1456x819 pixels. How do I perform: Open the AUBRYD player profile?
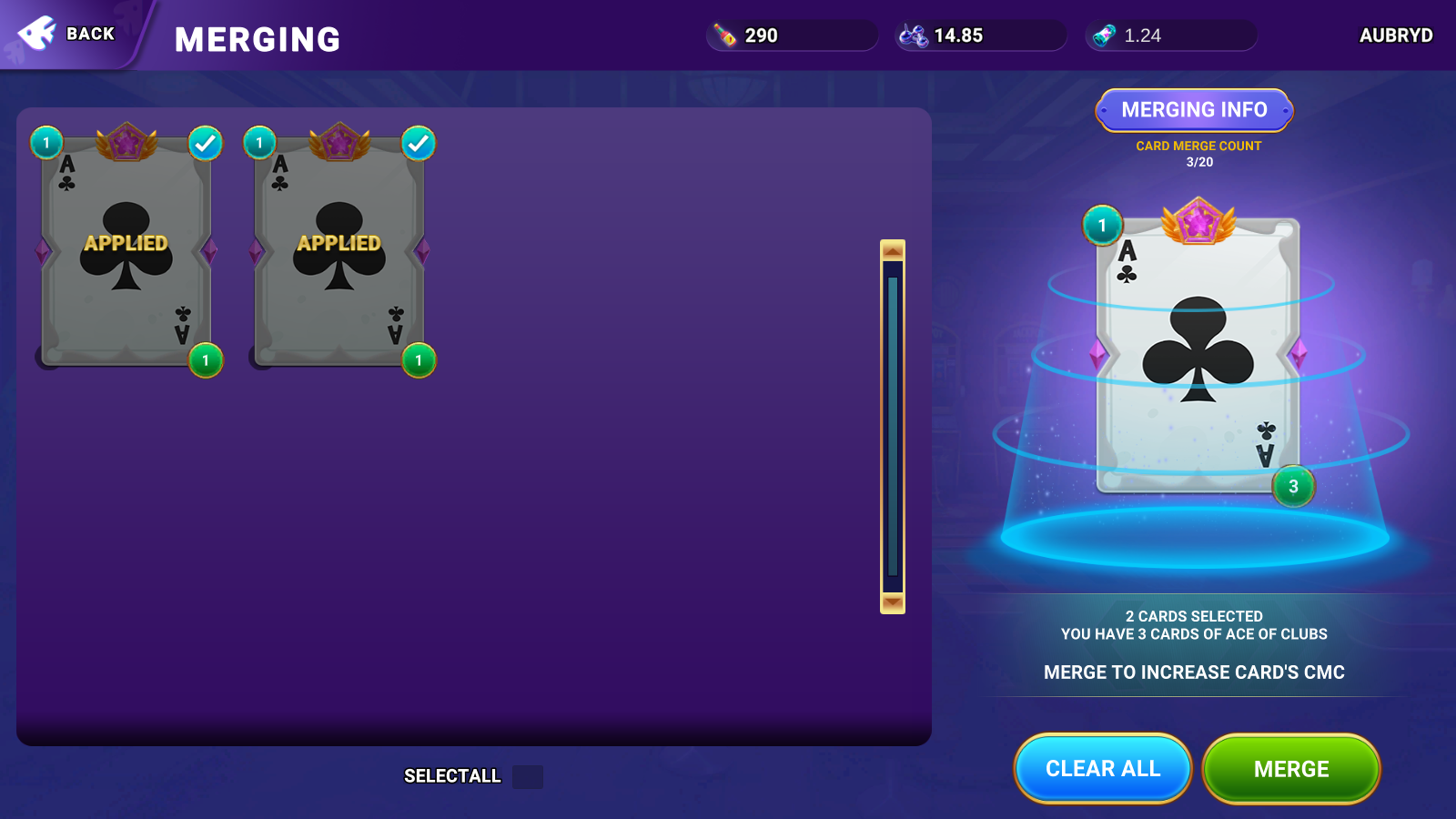click(x=1395, y=35)
